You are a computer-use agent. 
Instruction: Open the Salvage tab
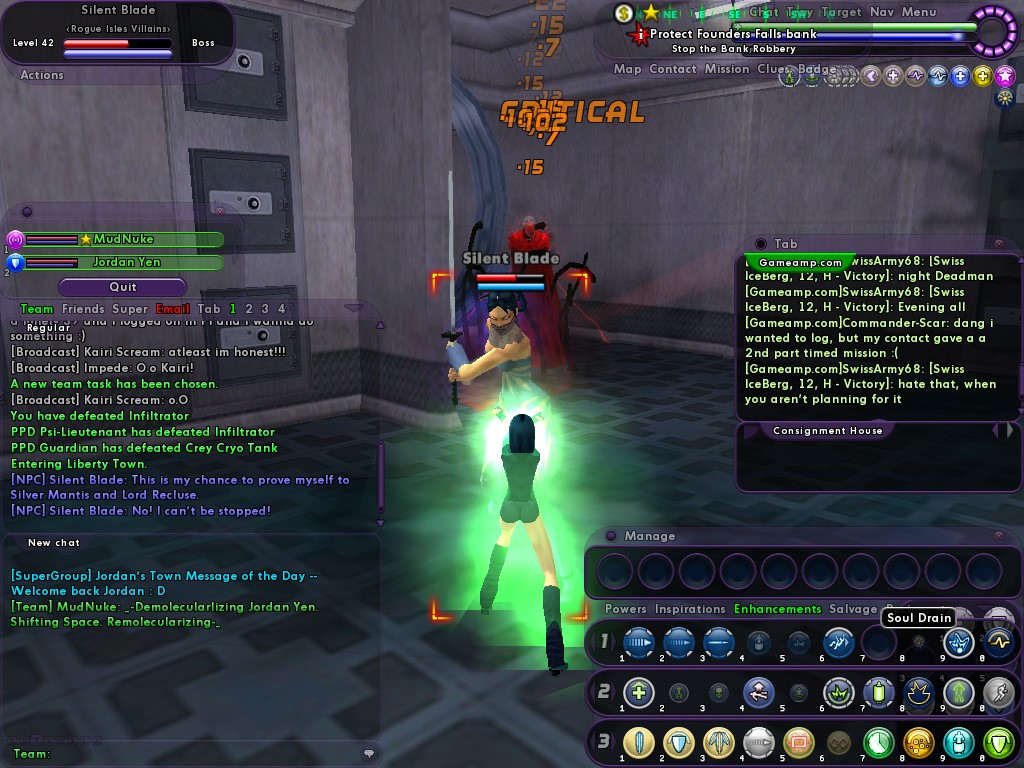853,609
